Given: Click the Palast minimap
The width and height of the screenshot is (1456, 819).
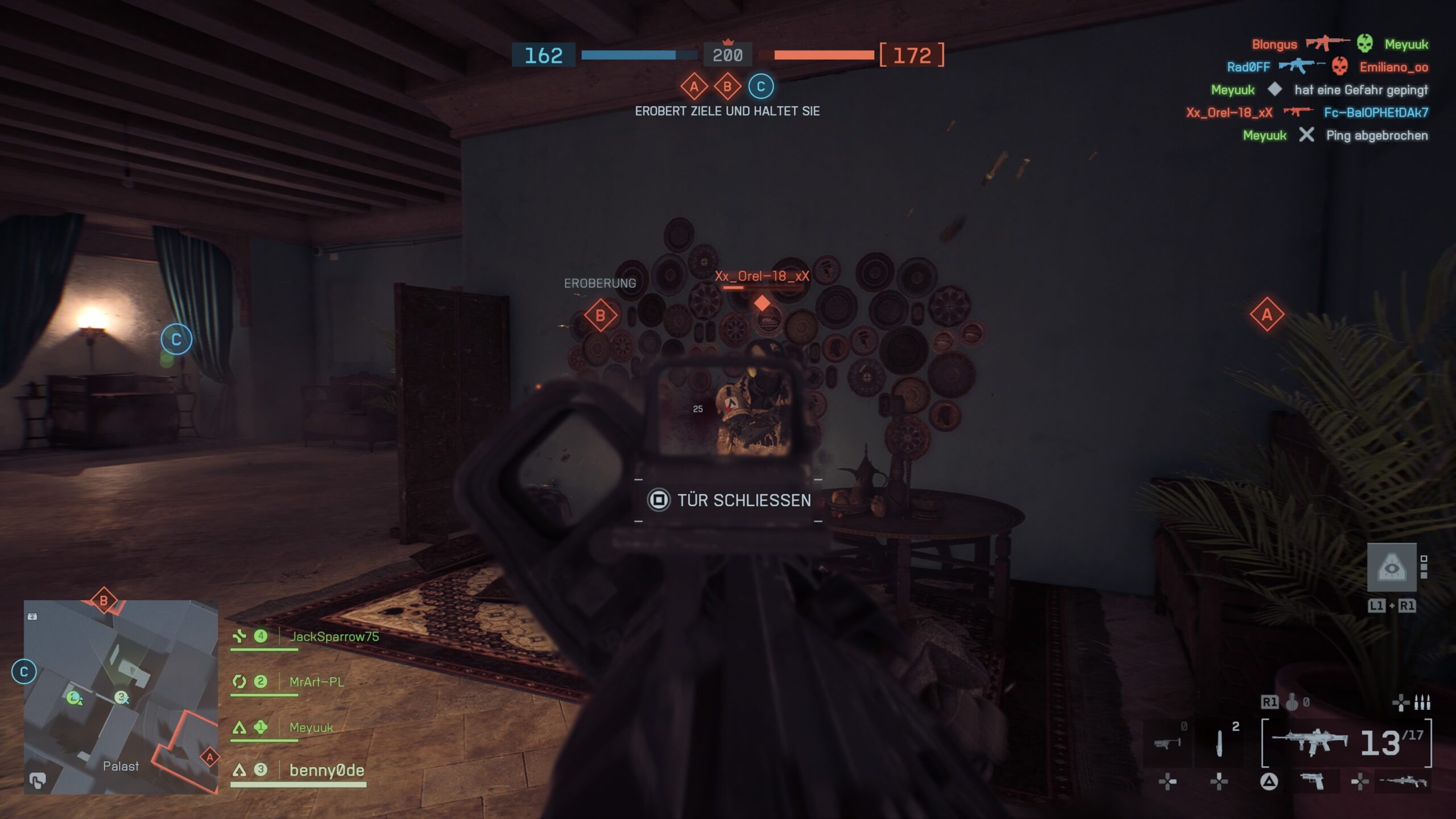Looking at the screenshot, I should tap(121, 697).
